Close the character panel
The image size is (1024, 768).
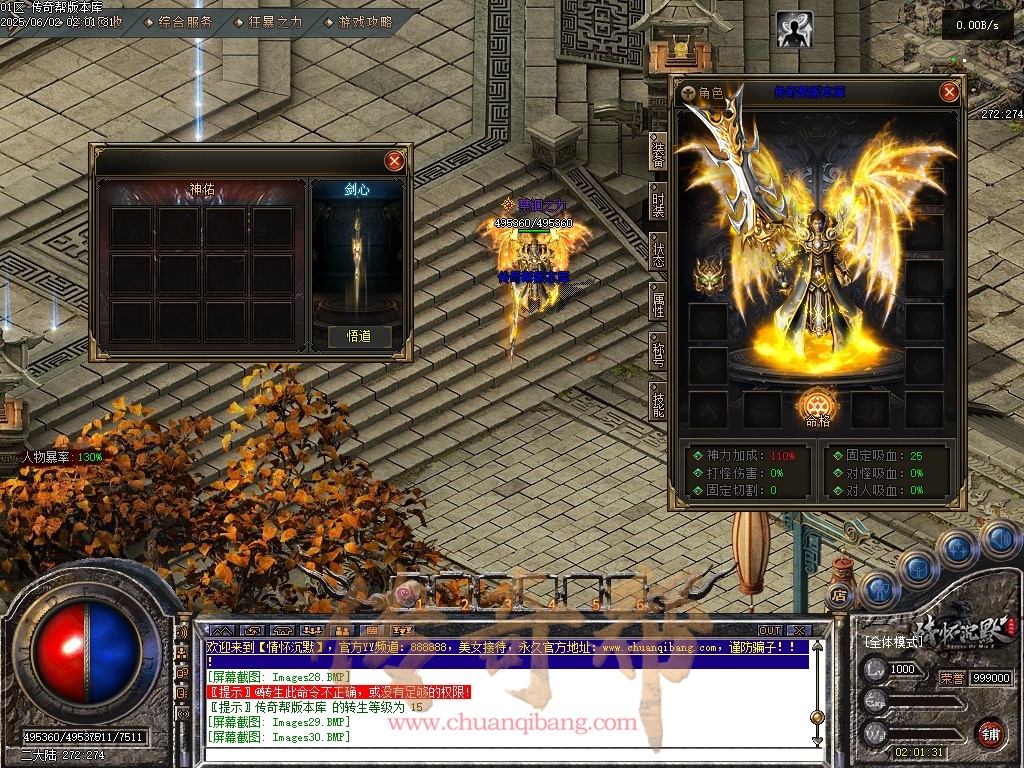pos(949,93)
